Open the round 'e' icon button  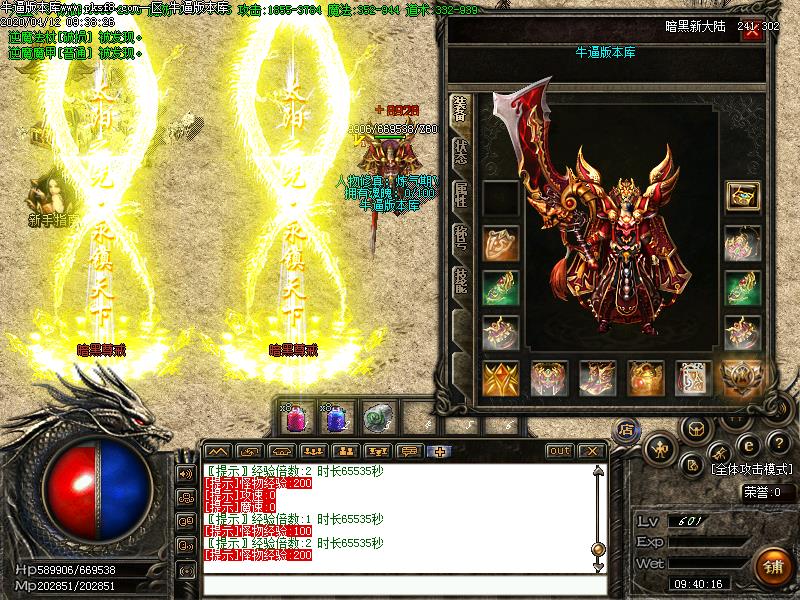[748, 445]
